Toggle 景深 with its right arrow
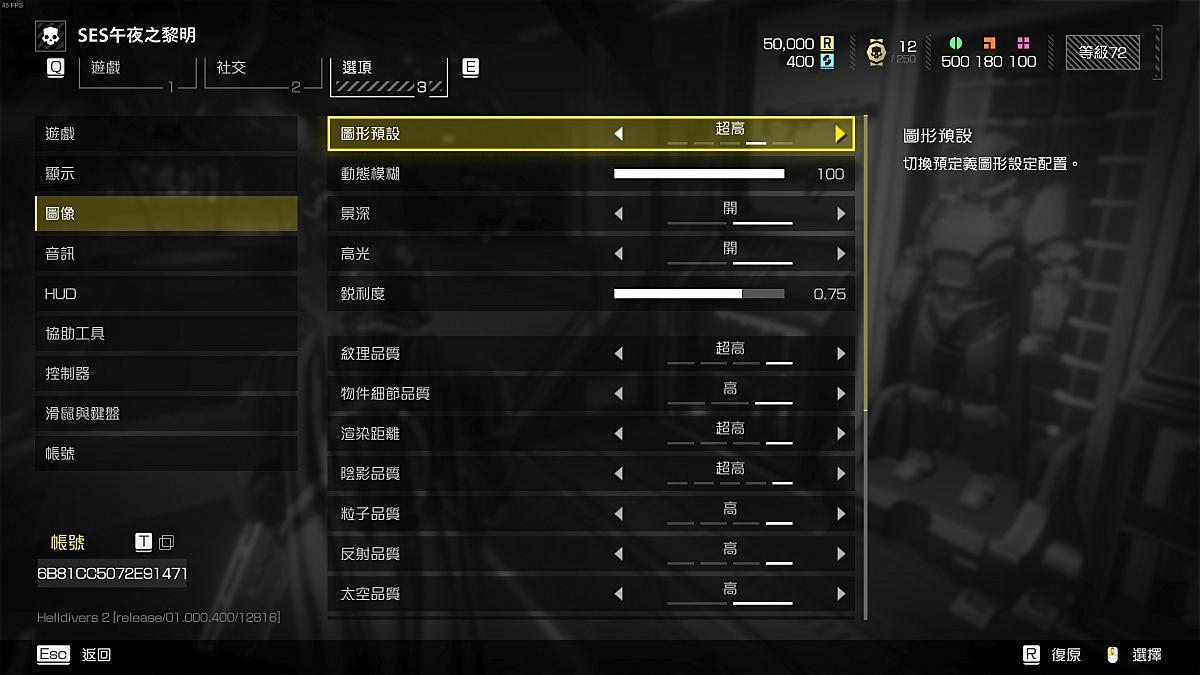This screenshot has width=1200, height=675. tap(840, 214)
